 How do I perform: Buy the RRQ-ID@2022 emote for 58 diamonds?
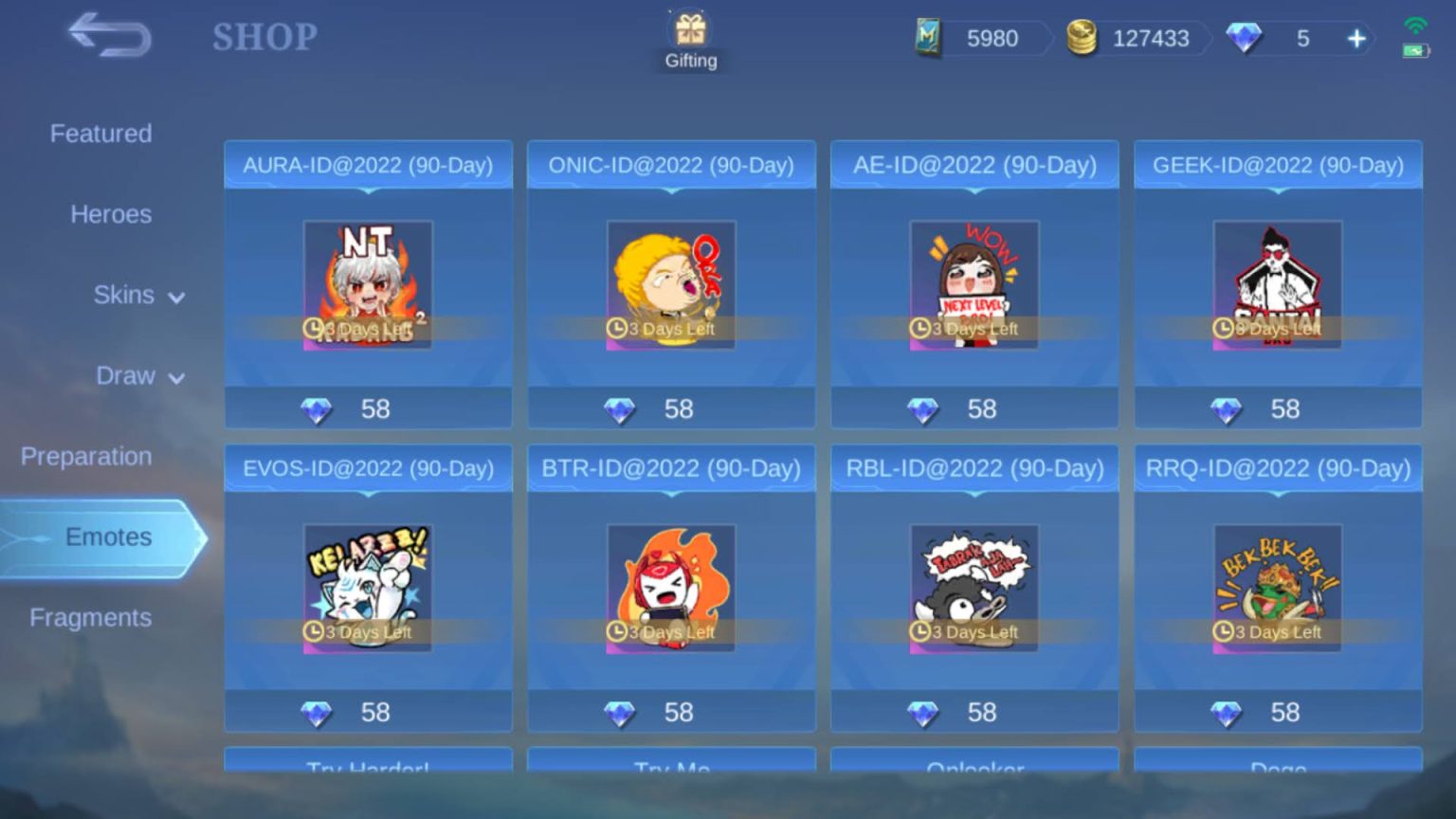click(1277, 712)
